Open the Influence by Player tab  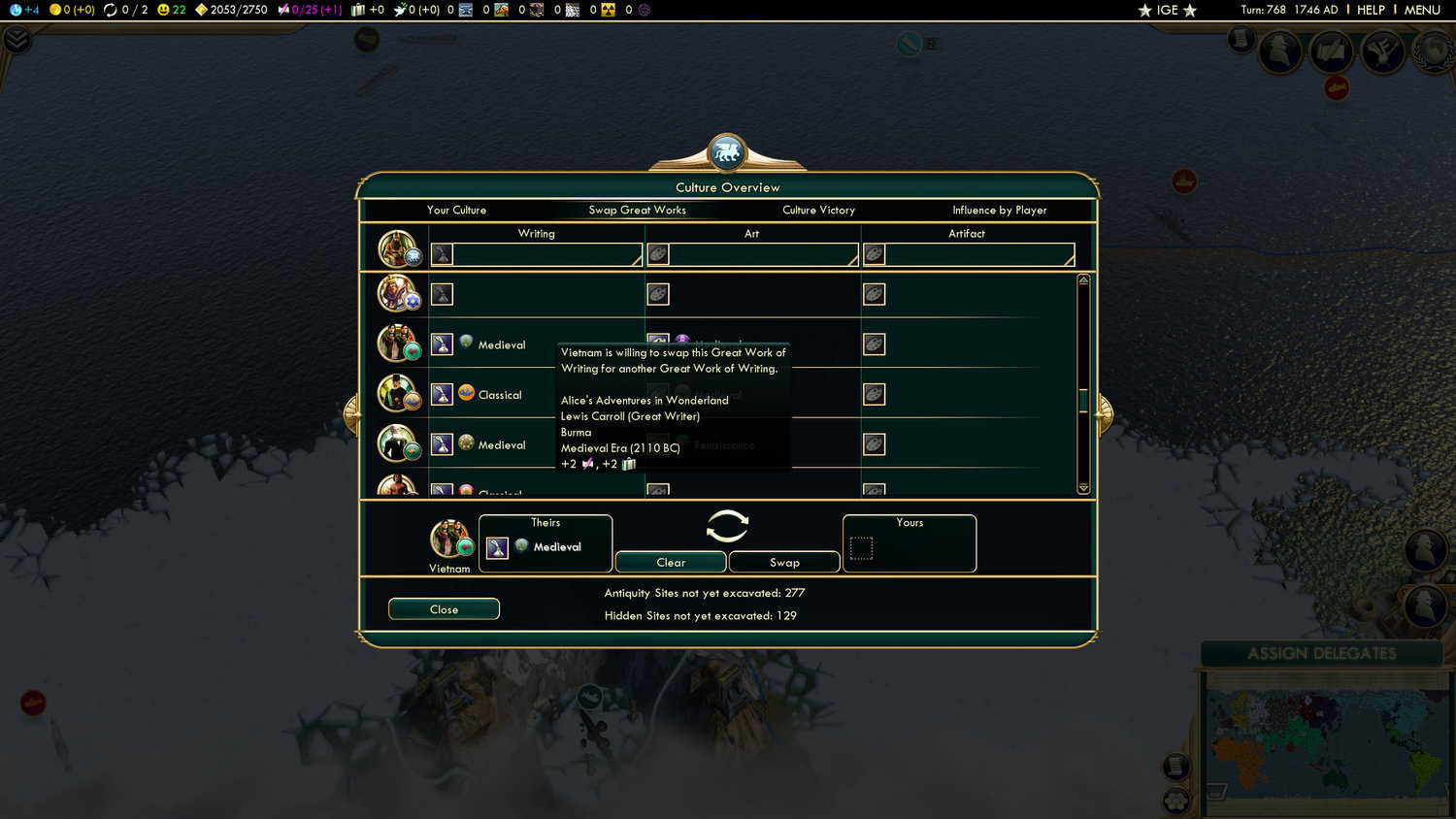point(999,210)
